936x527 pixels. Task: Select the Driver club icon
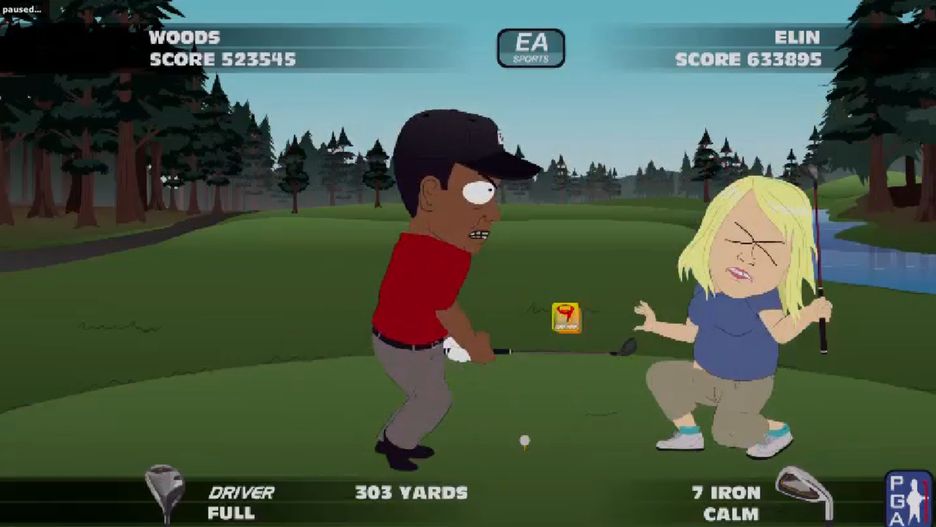point(164,491)
